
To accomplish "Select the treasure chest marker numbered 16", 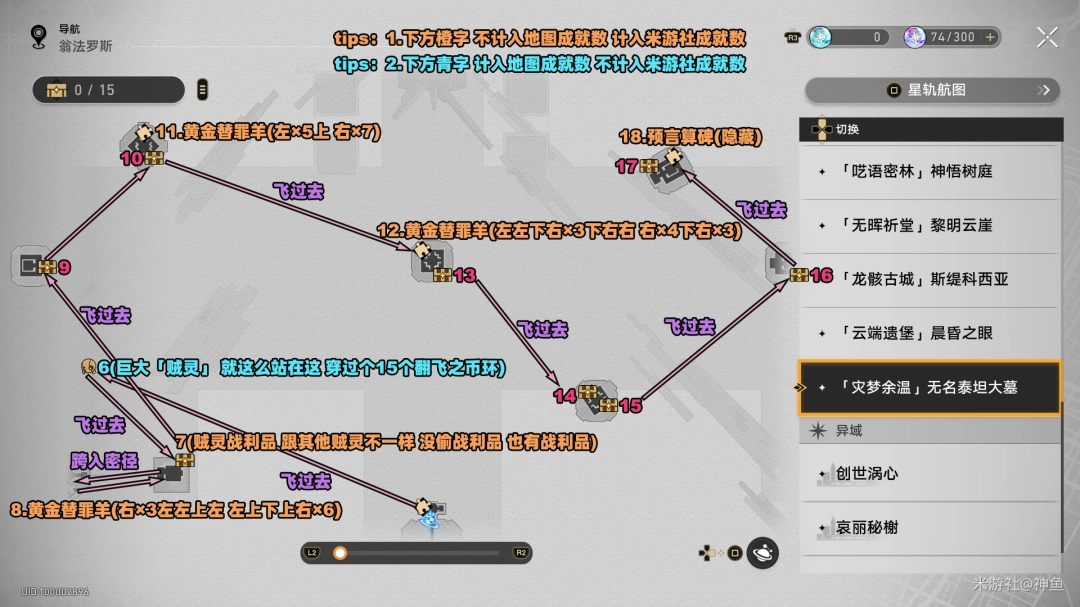I will coord(799,275).
